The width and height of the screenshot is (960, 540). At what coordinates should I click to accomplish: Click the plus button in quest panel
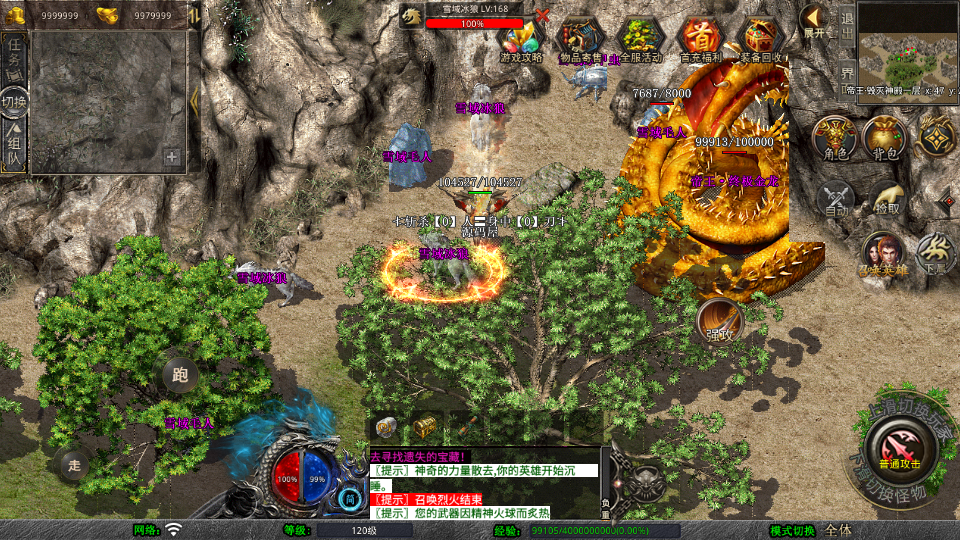click(172, 157)
